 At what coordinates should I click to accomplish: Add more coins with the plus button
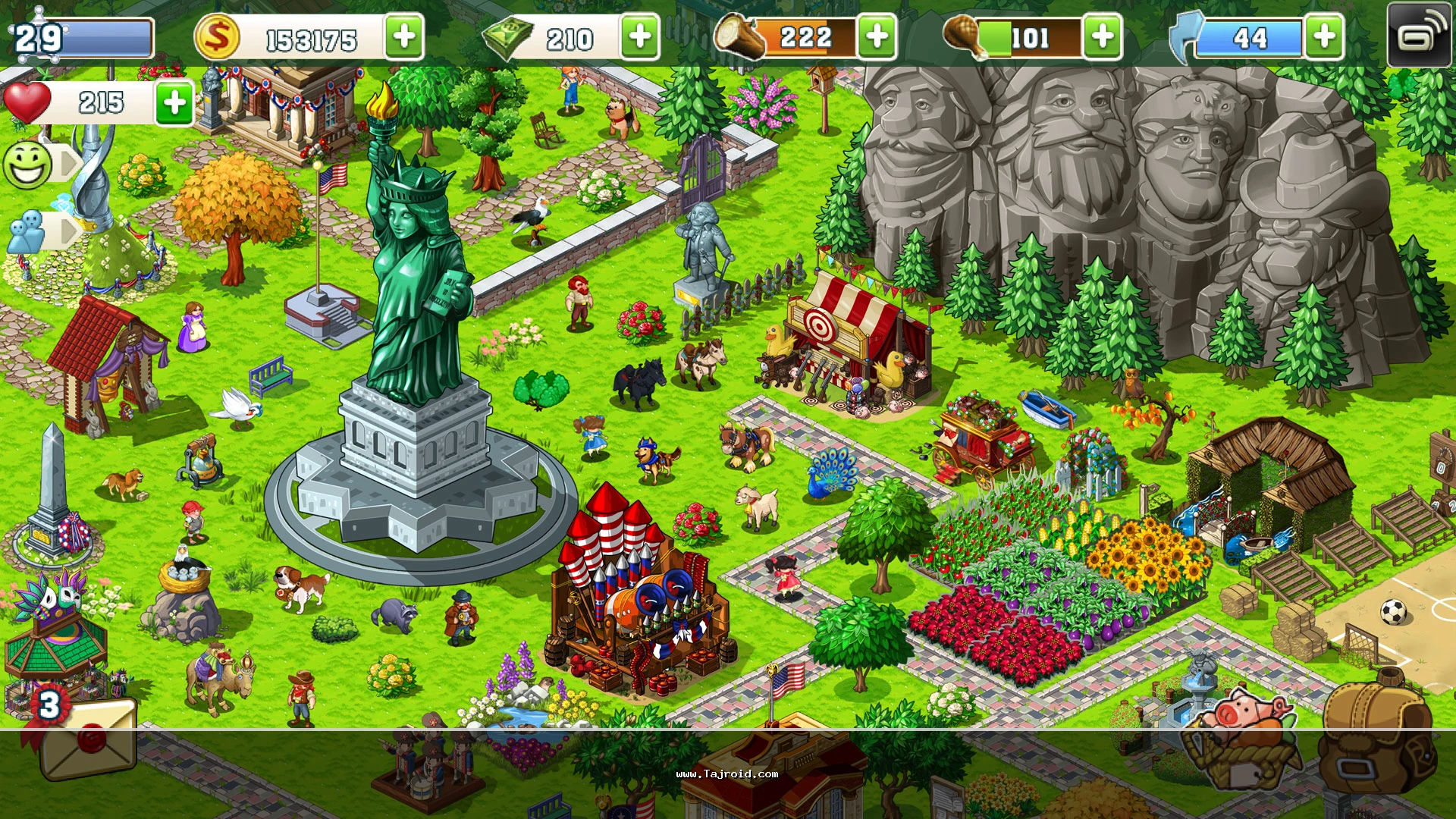404,36
